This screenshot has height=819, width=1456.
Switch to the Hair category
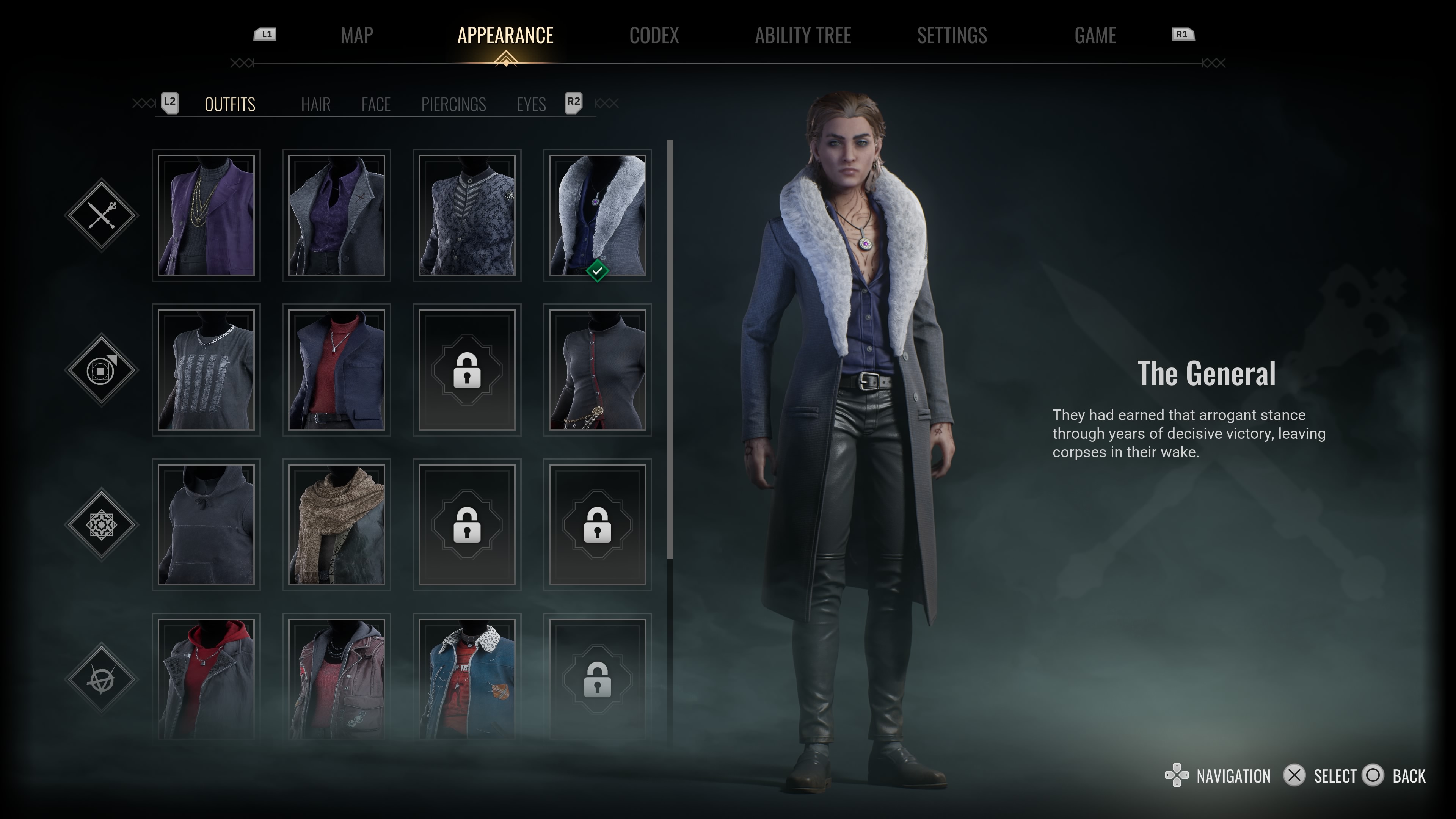pos(315,105)
